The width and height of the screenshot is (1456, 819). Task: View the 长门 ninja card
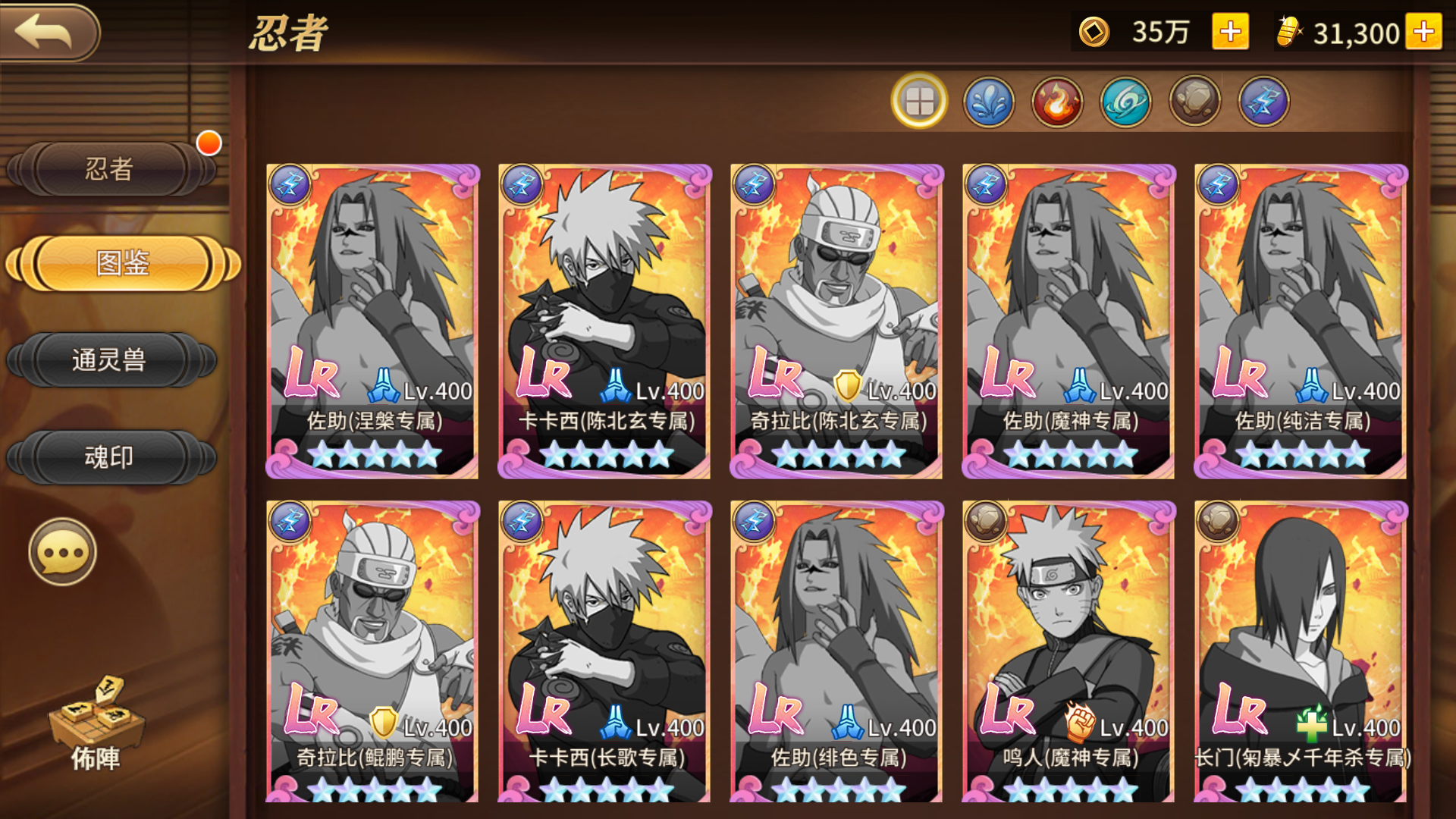pyautogui.click(x=1301, y=652)
